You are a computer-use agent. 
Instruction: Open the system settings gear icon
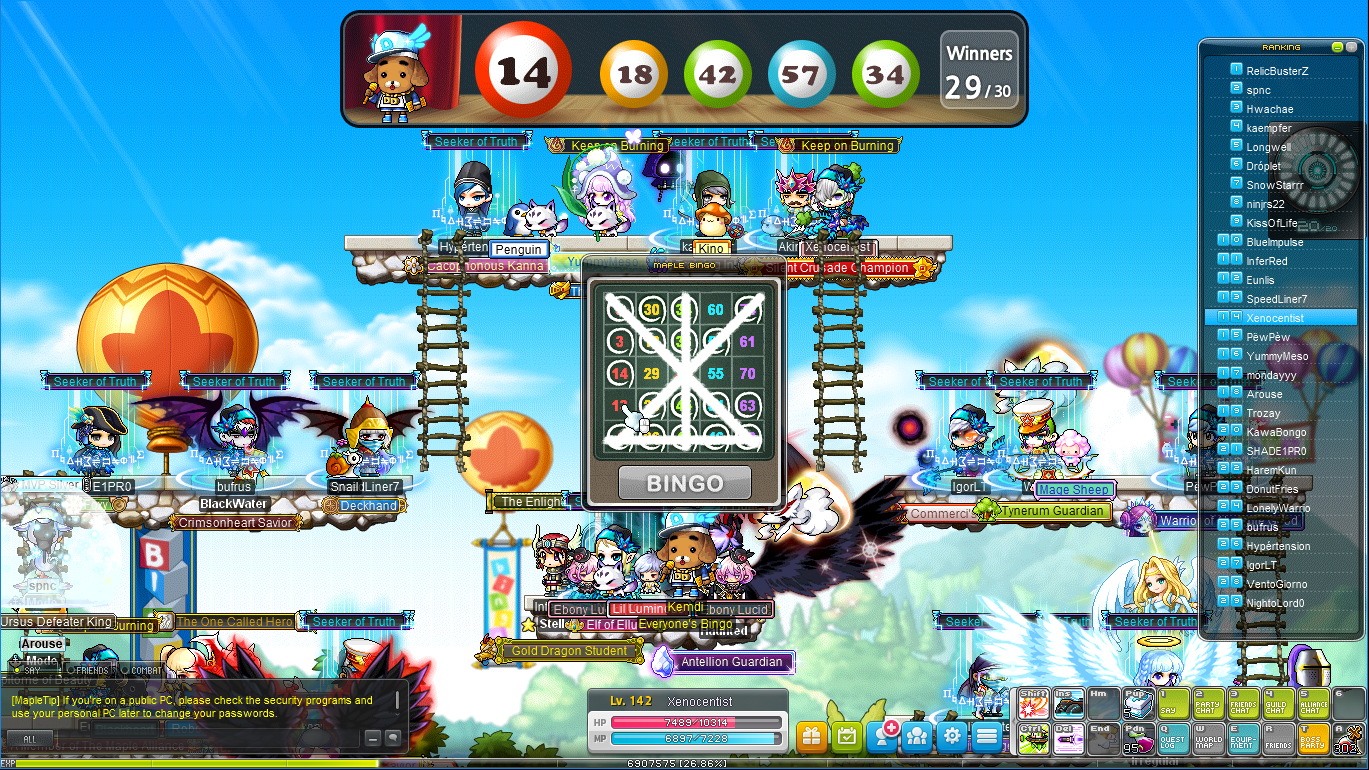952,735
